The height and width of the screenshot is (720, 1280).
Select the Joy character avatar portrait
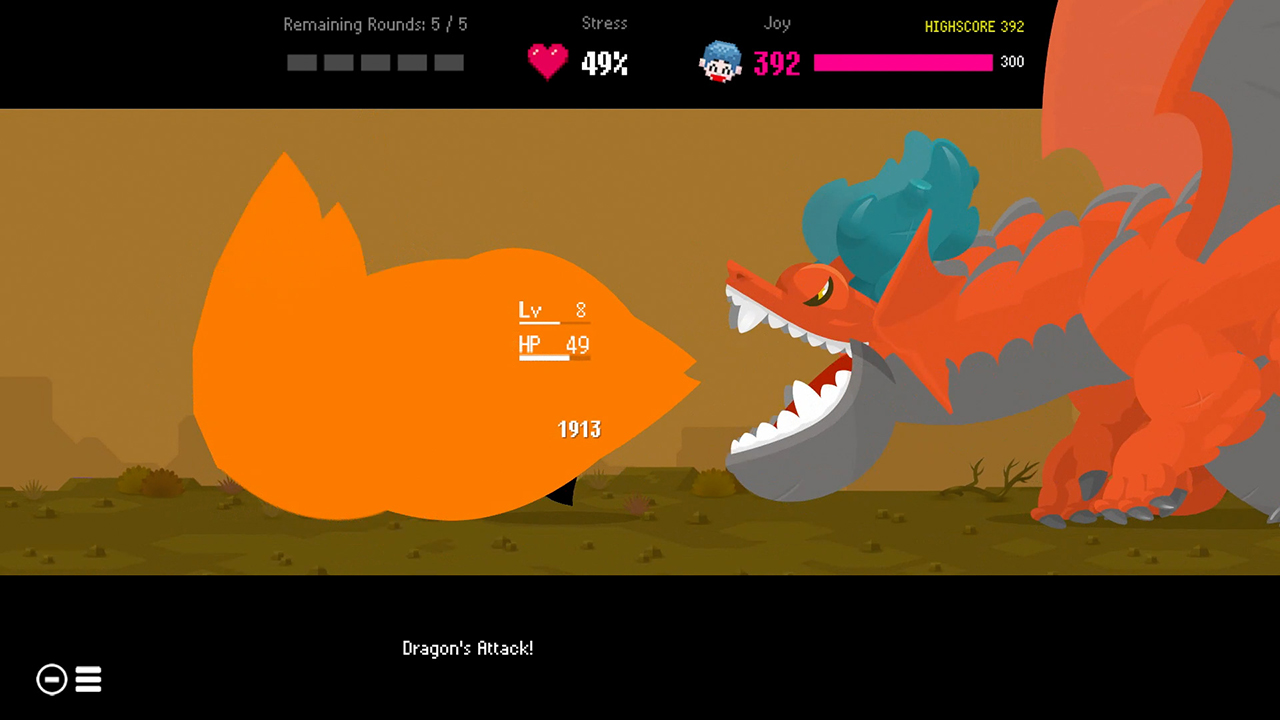720,62
